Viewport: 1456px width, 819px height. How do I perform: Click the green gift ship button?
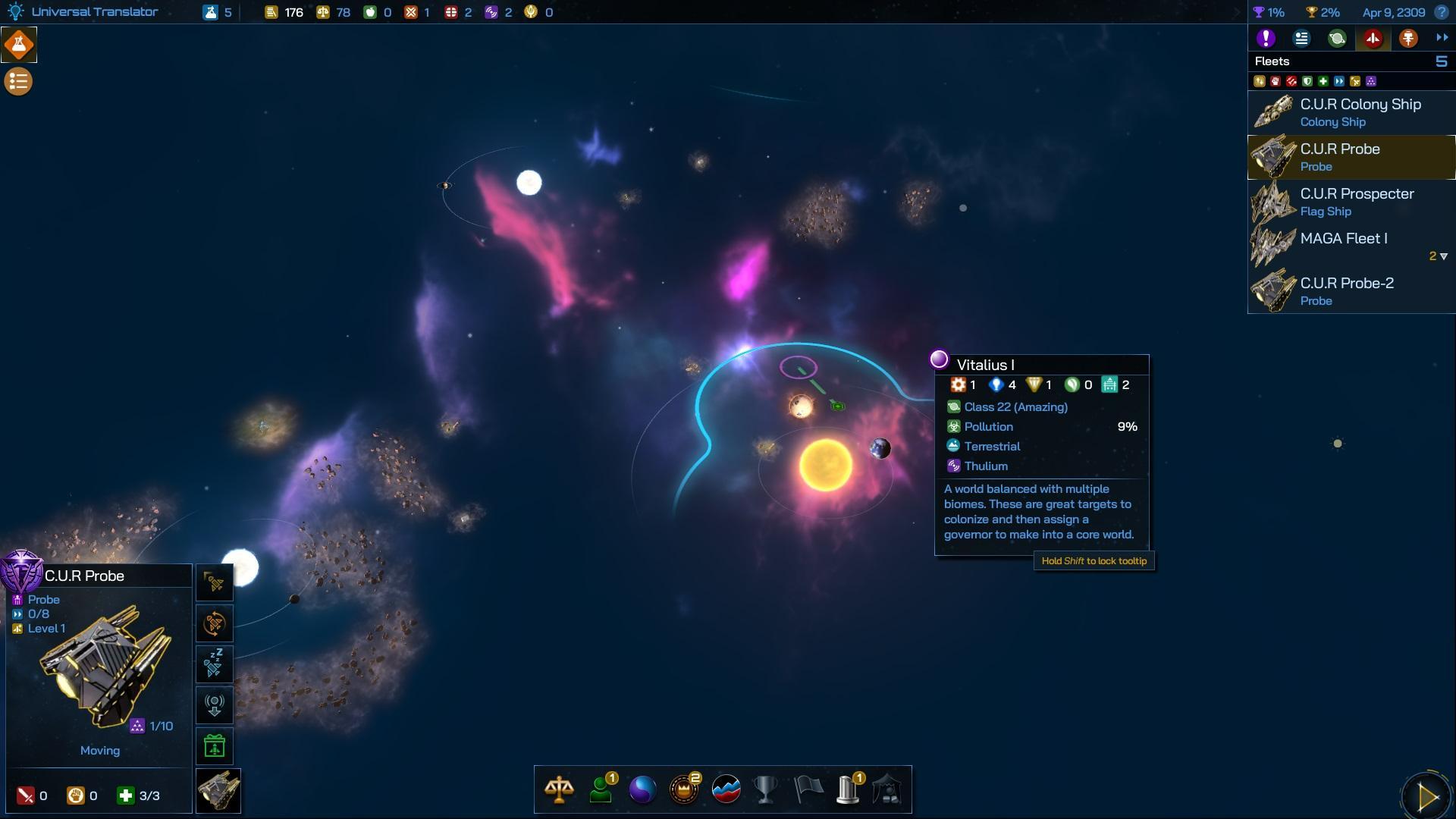coord(215,746)
